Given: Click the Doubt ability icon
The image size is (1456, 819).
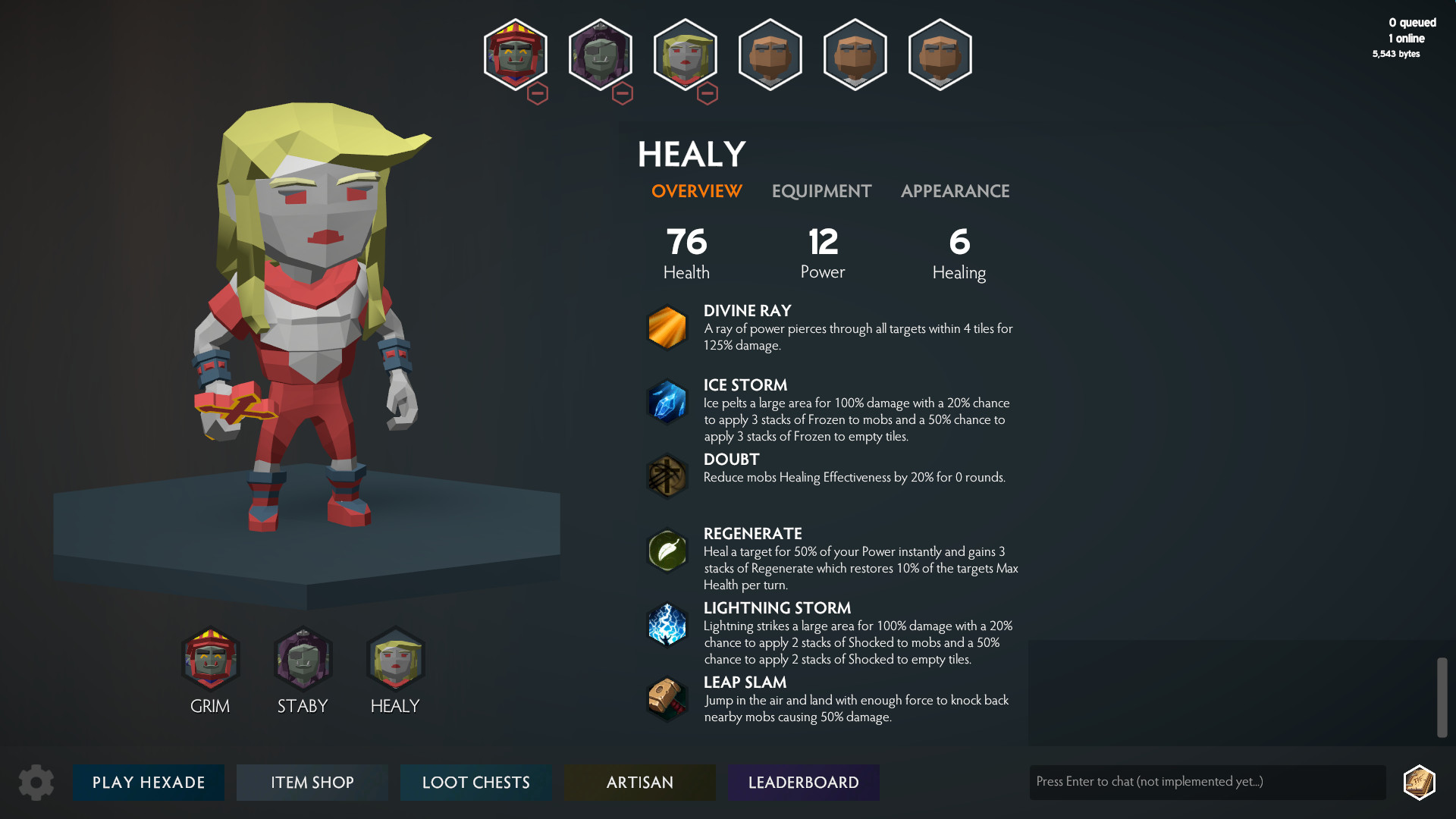Looking at the screenshot, I should point(667,475).
